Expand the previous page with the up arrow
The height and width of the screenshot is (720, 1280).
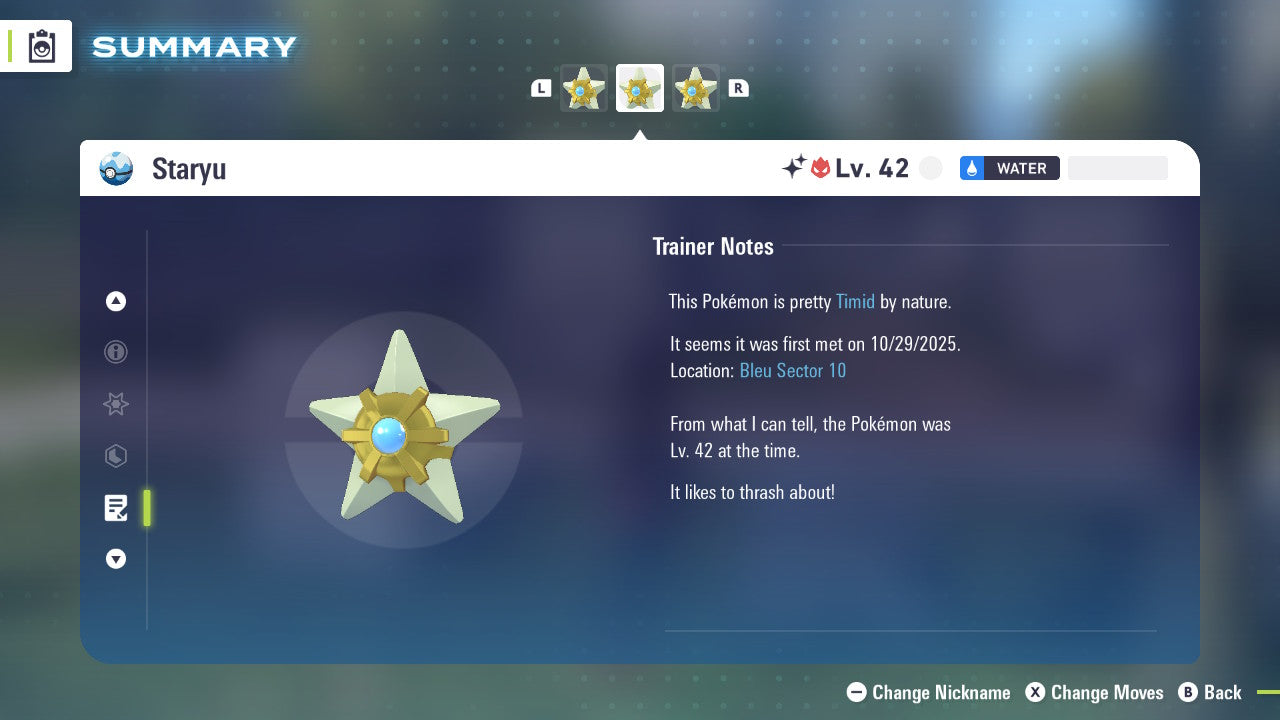116,301
